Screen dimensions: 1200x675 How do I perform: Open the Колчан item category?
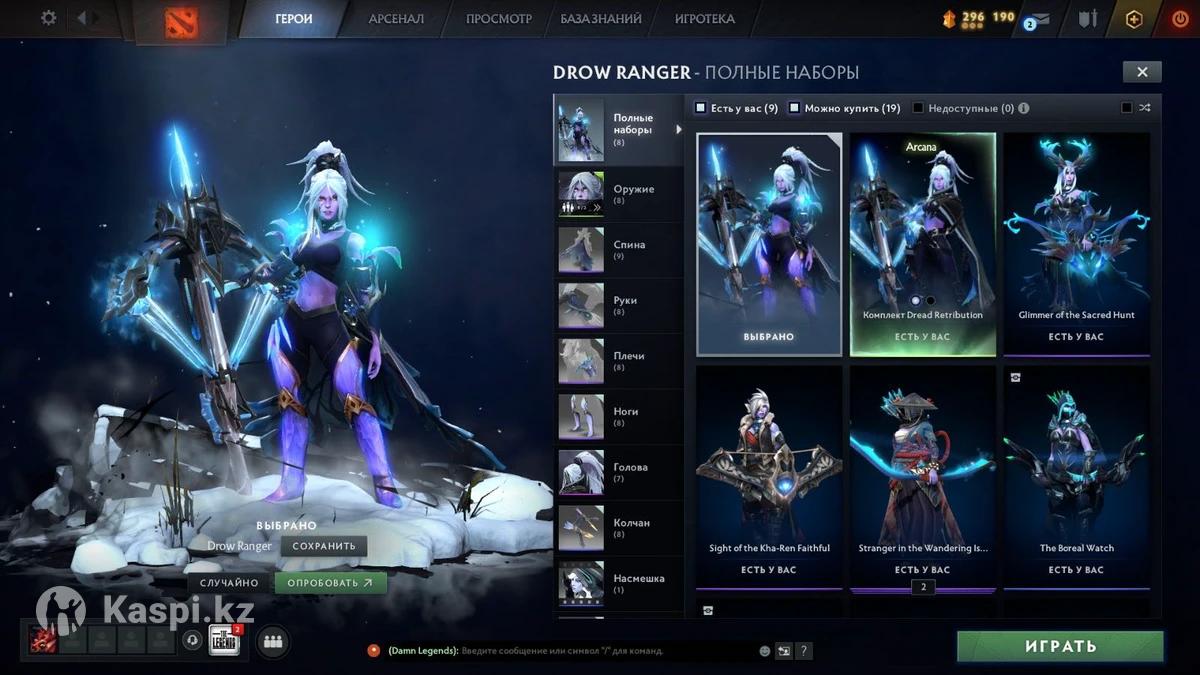tap(618, 528)
